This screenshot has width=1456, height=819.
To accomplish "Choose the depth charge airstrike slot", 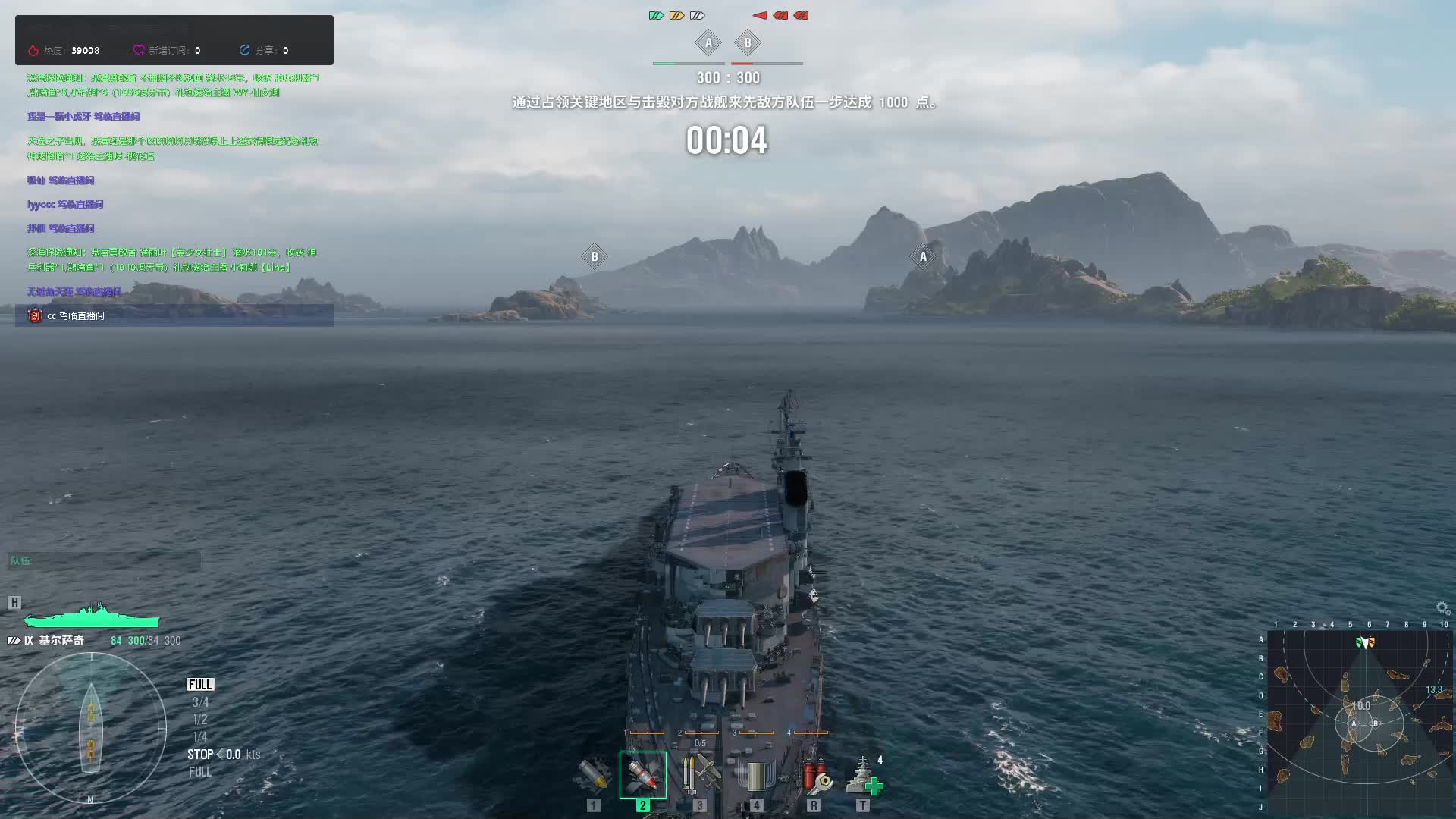I will click(756, 775).
